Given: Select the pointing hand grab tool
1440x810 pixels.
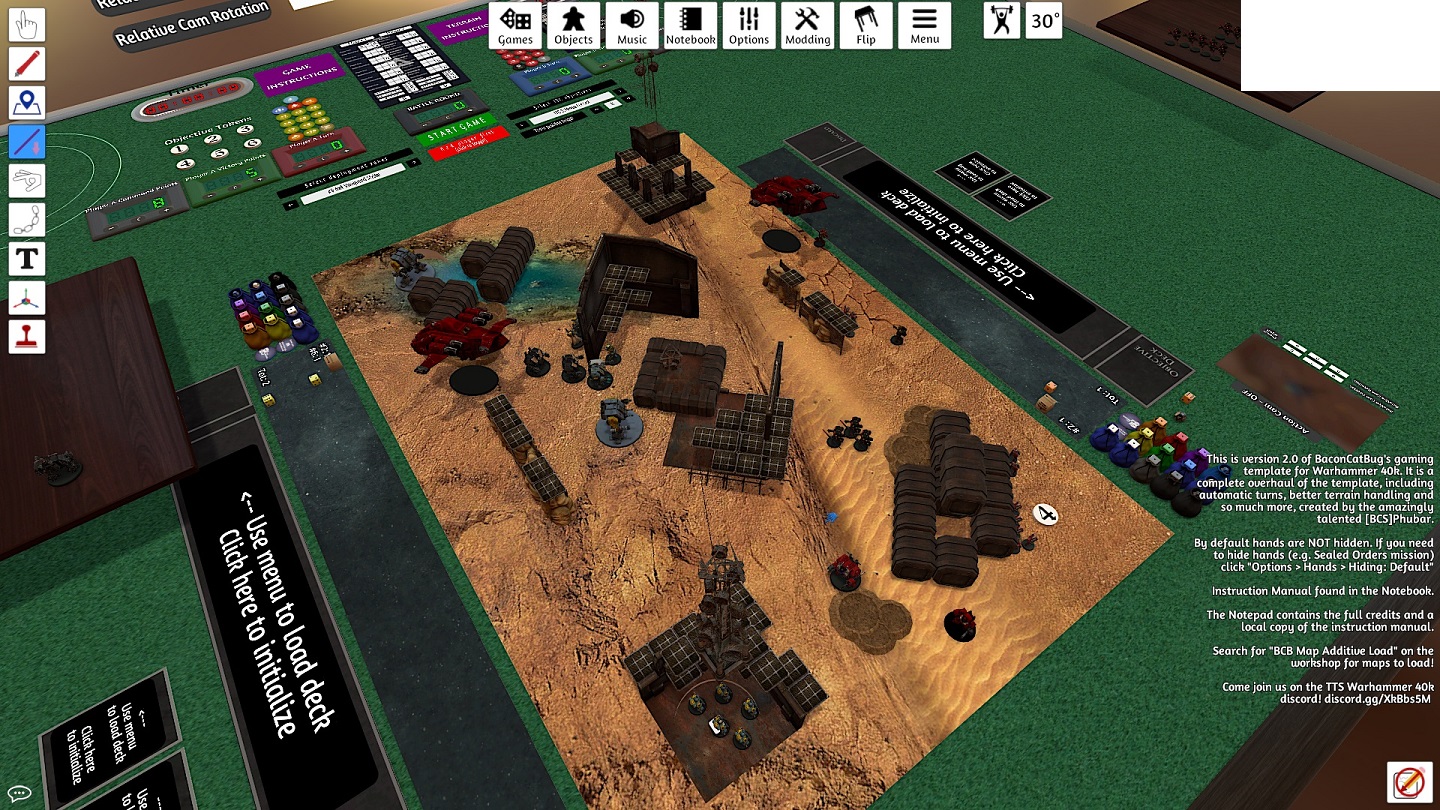Looking at the screenshot, I should coord(27,26).
